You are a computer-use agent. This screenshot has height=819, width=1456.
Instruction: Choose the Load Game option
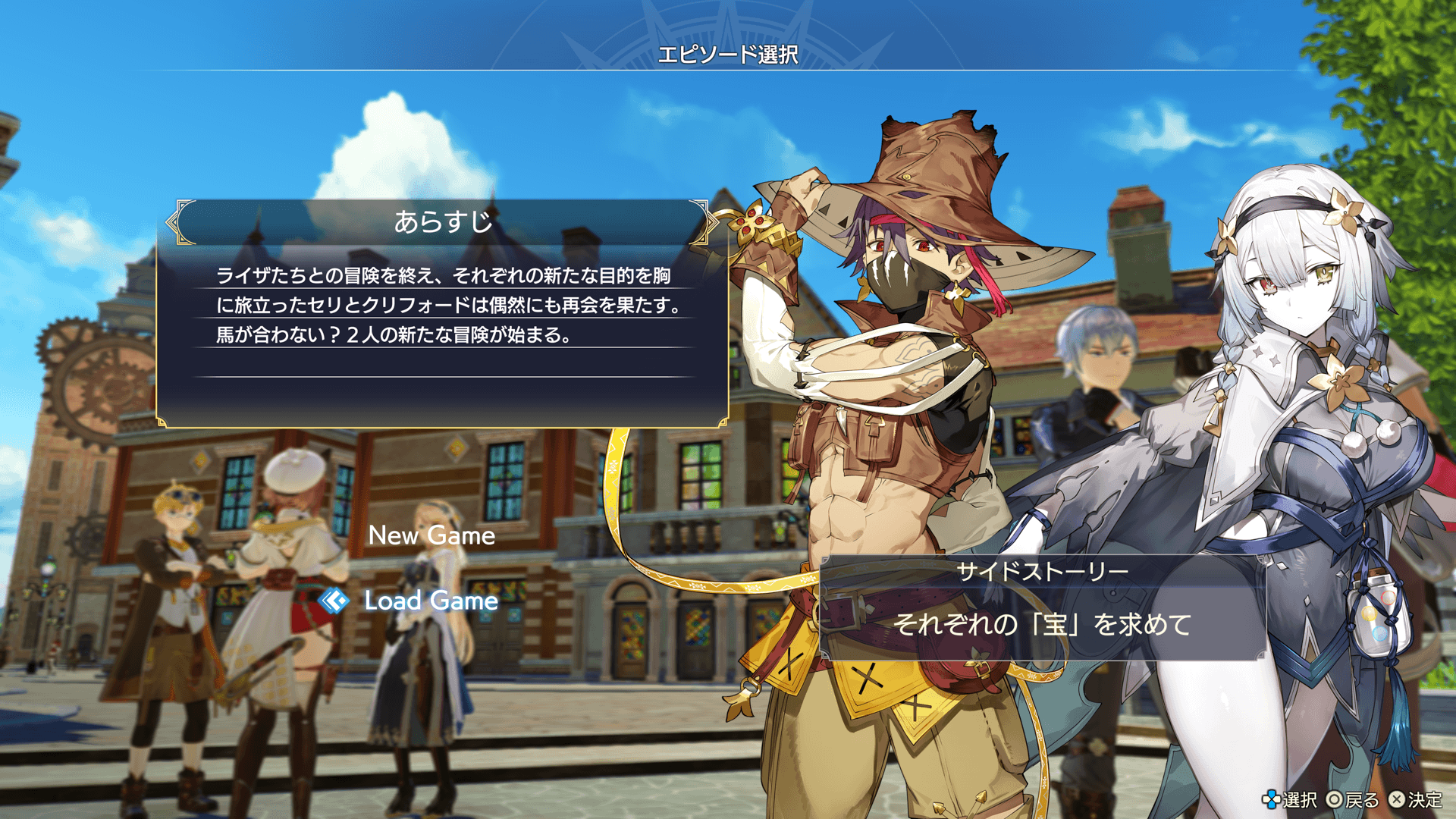[x=431, y=601]
